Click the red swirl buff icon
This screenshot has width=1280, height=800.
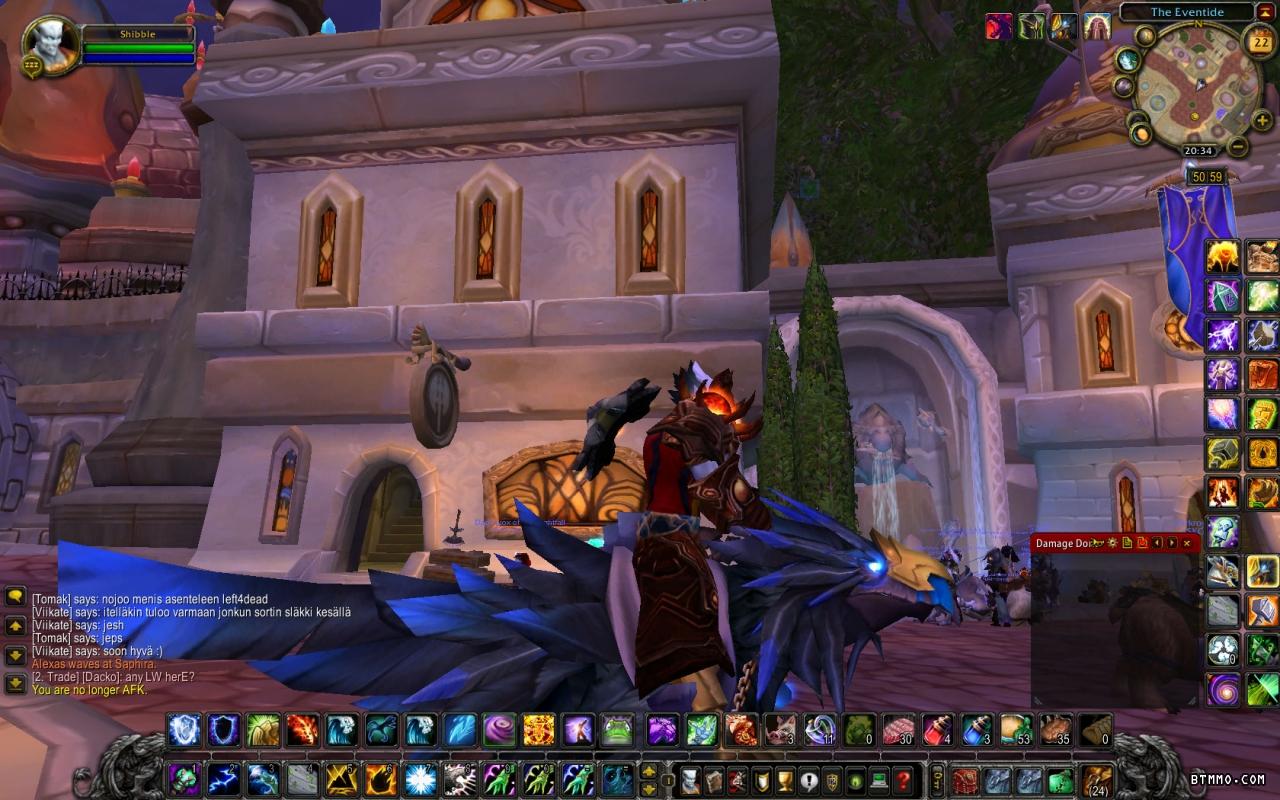(999, 26)
